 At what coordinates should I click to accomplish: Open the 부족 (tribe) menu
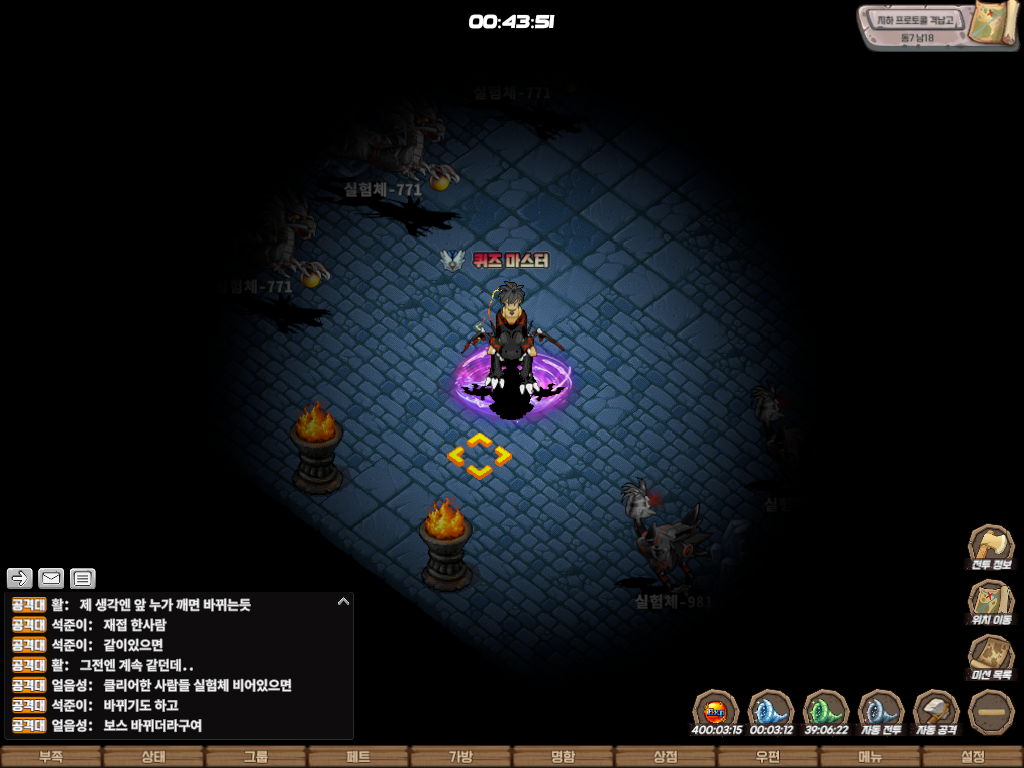(x=51, y=757)
